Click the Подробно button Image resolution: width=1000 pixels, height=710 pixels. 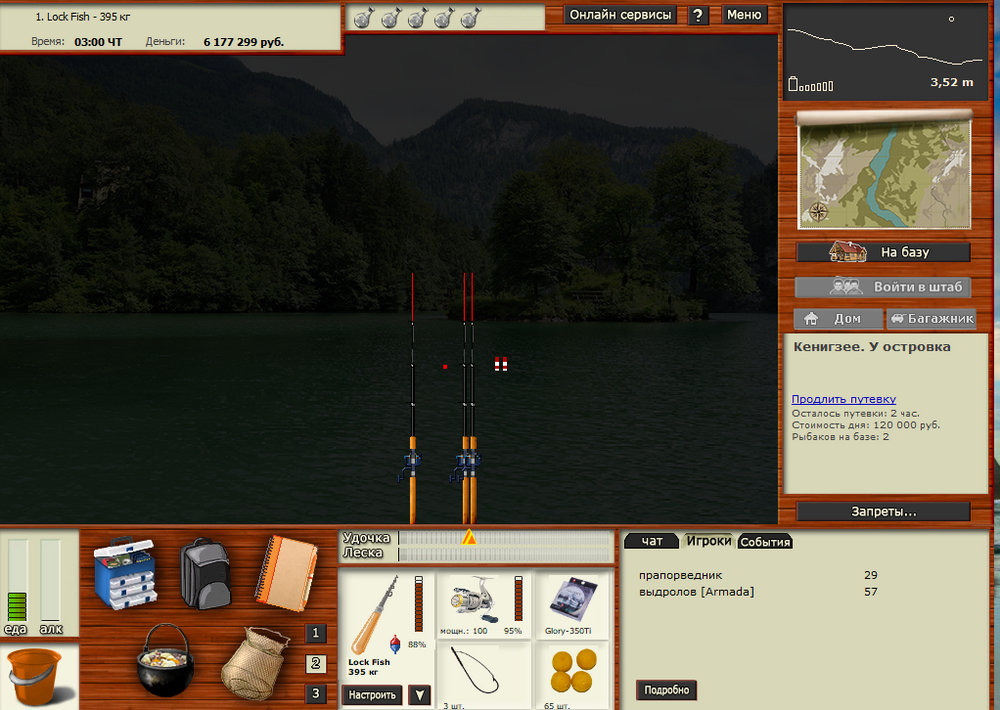pos(666,690)
